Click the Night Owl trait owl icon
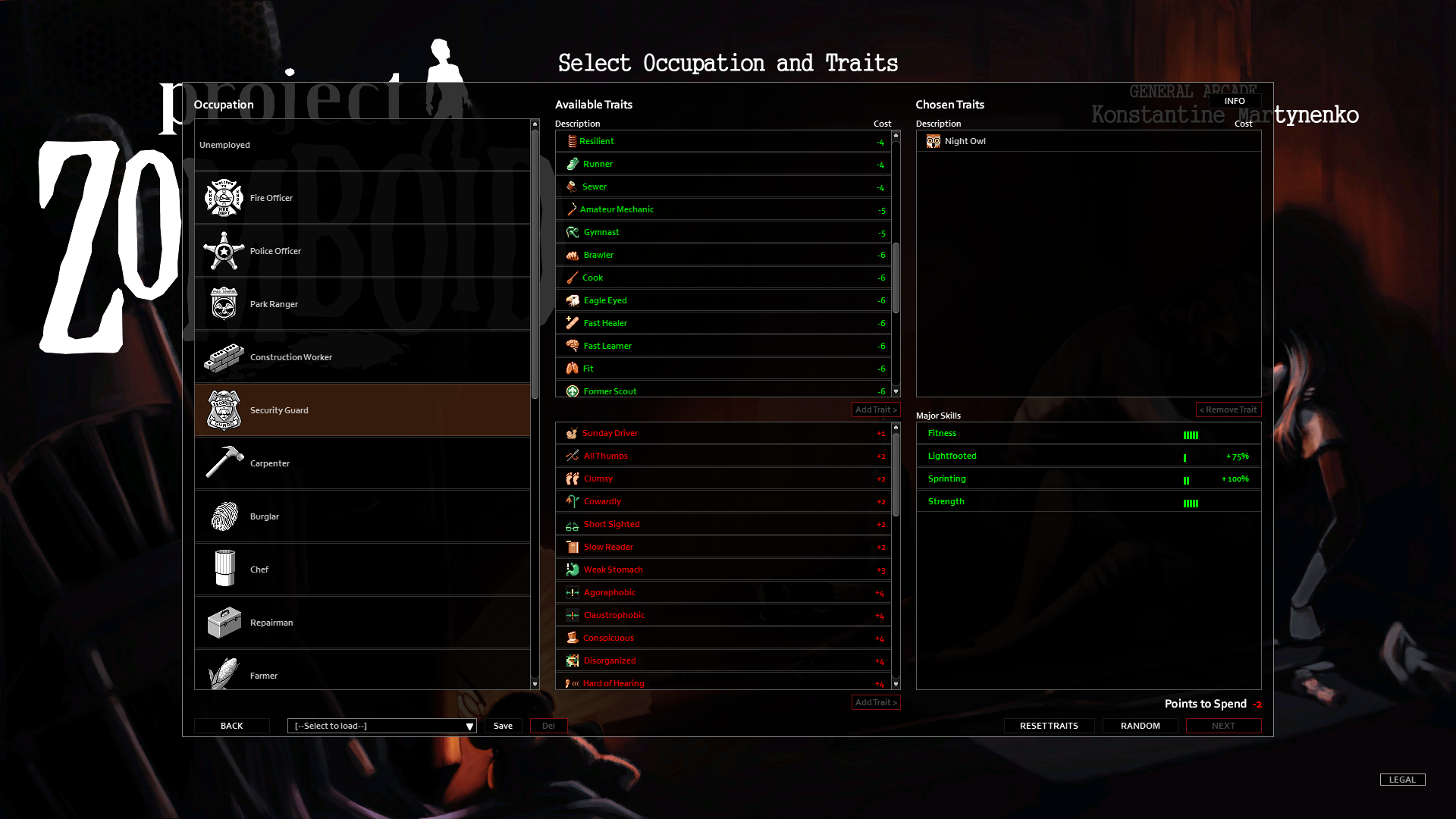 tap(934, 141)
